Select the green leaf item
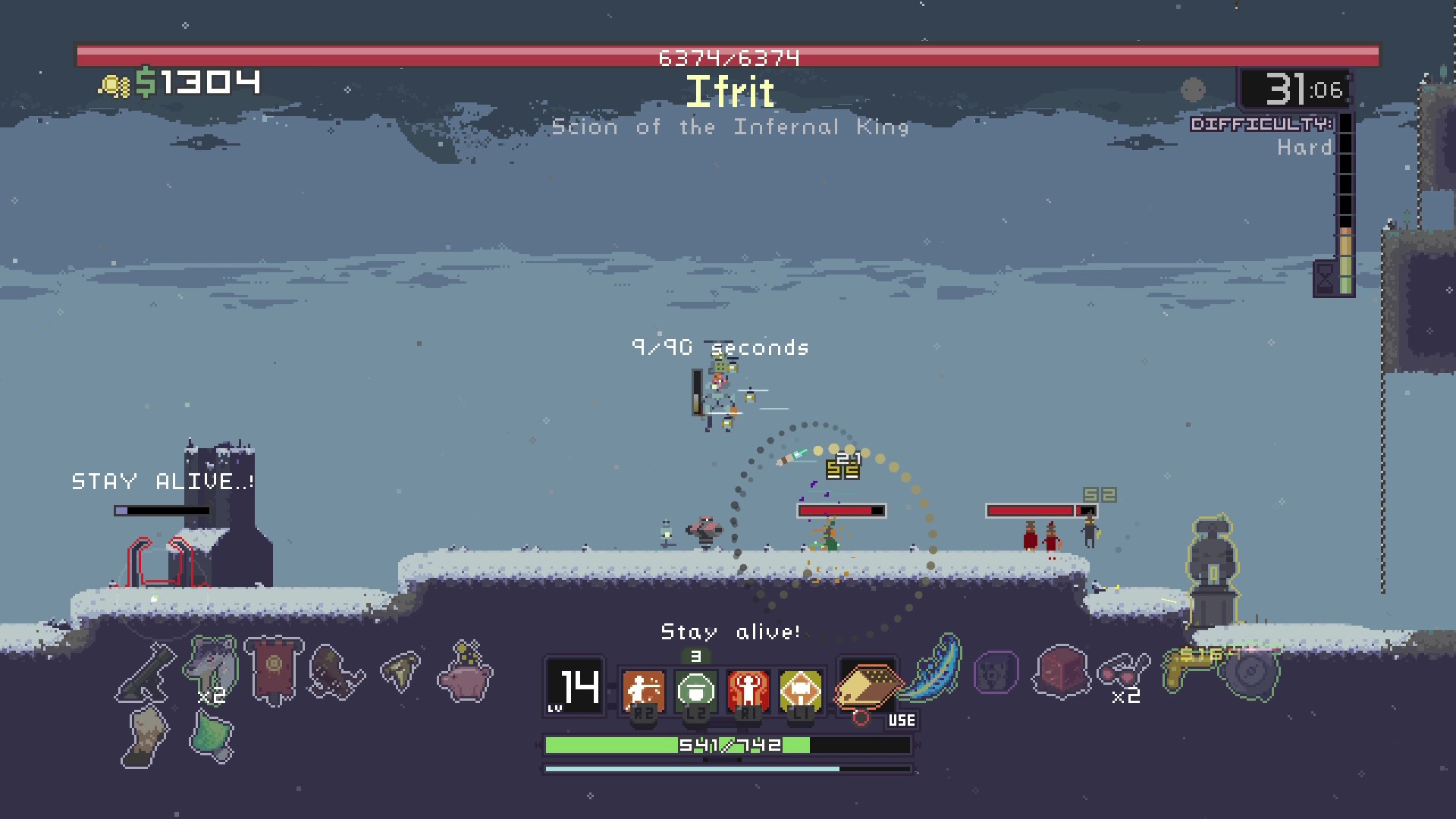 (x=210, y=737)
